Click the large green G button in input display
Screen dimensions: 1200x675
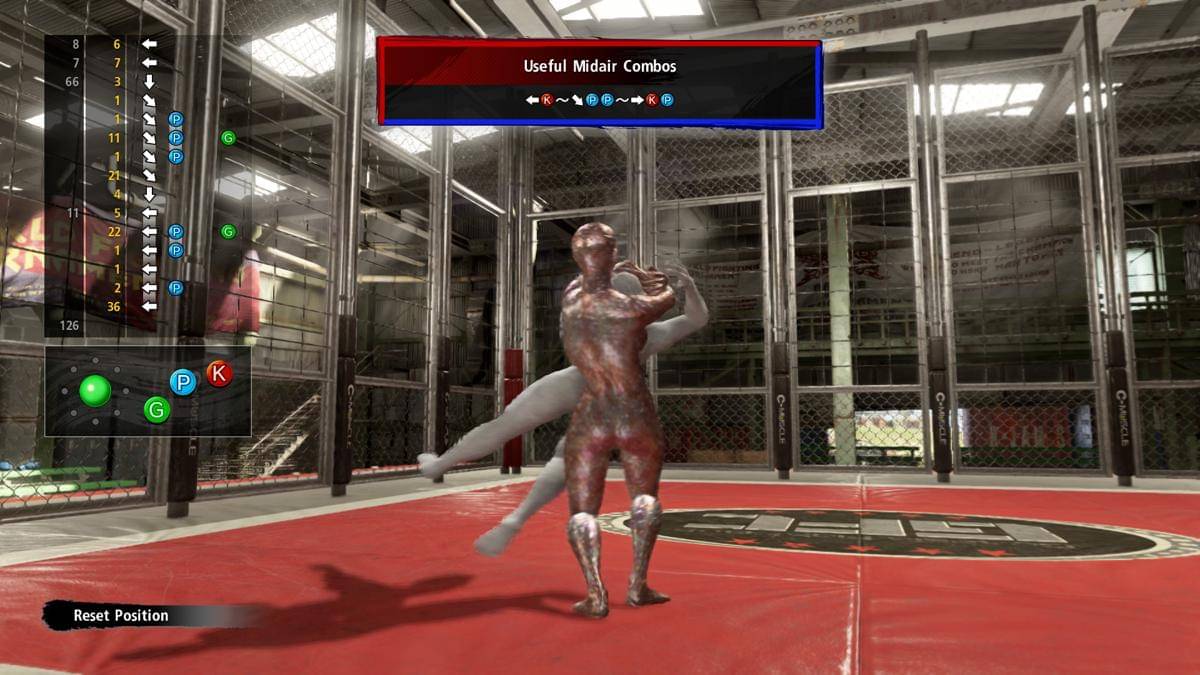[x=157, y=409]
